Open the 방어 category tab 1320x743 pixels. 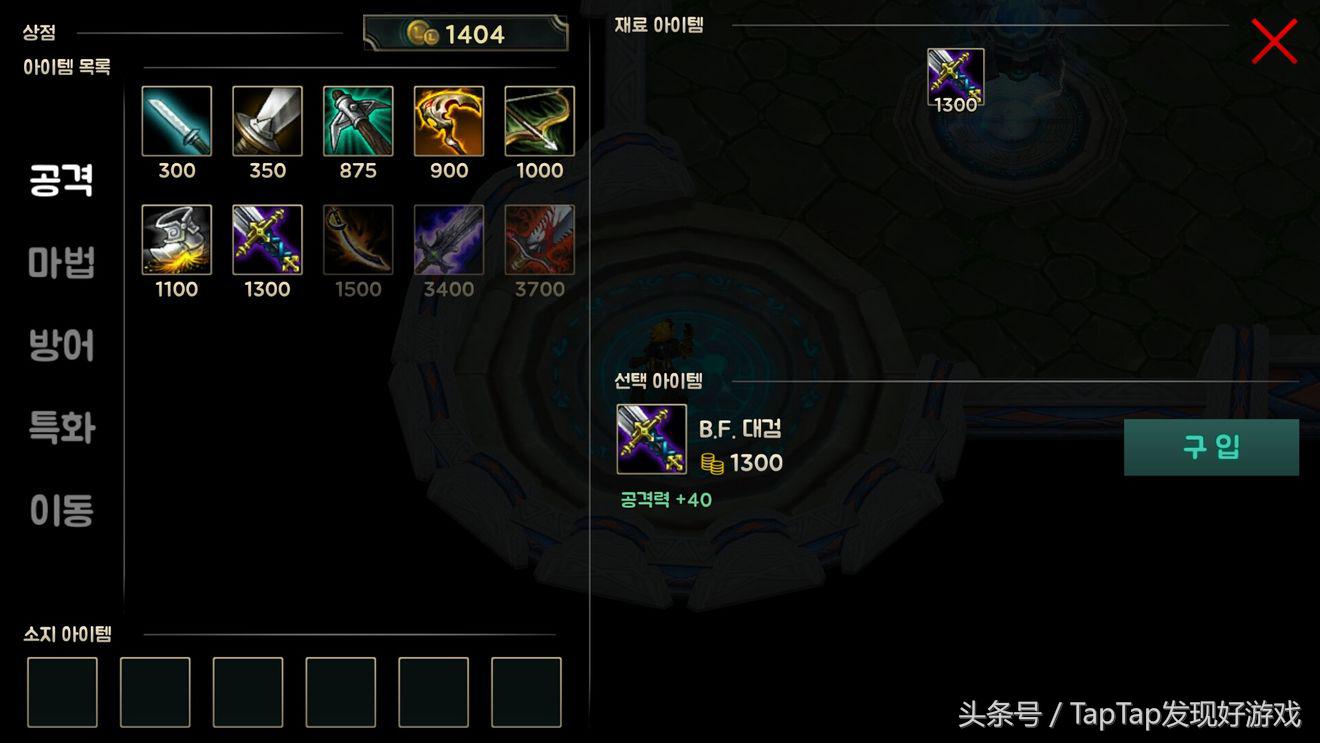point(62,346)
